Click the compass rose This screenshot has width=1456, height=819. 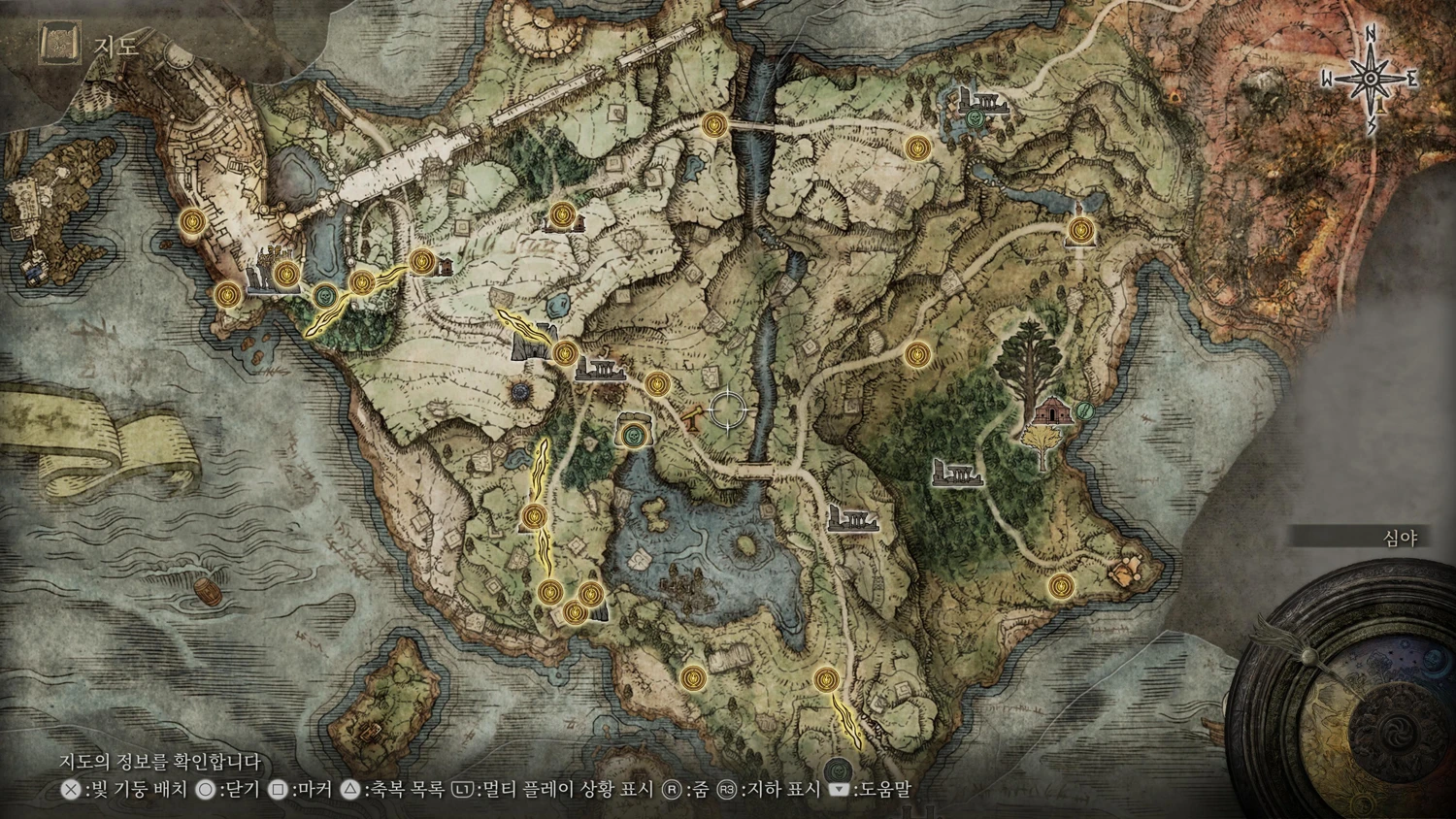pos(1371,78)
